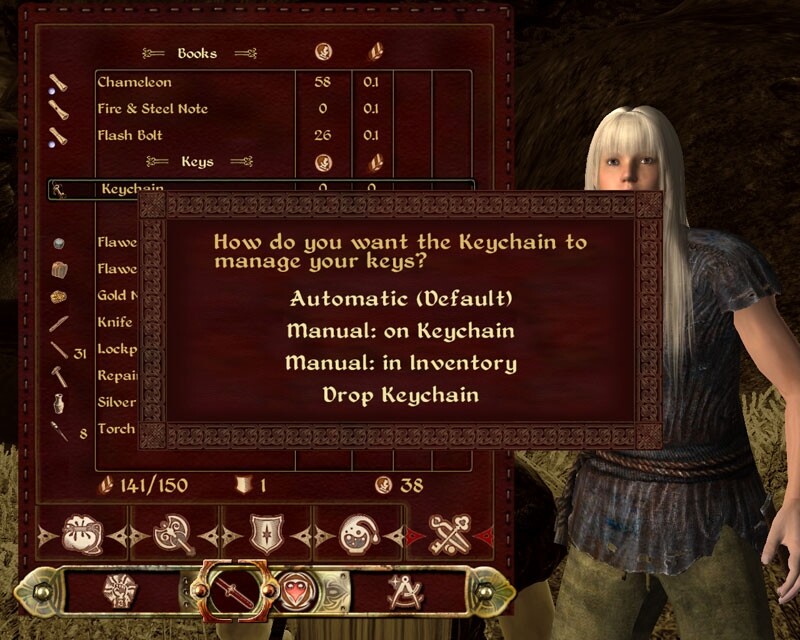The image size is (800, 640).
Task: Open the heart magic menu
Action: pos(297,590)
